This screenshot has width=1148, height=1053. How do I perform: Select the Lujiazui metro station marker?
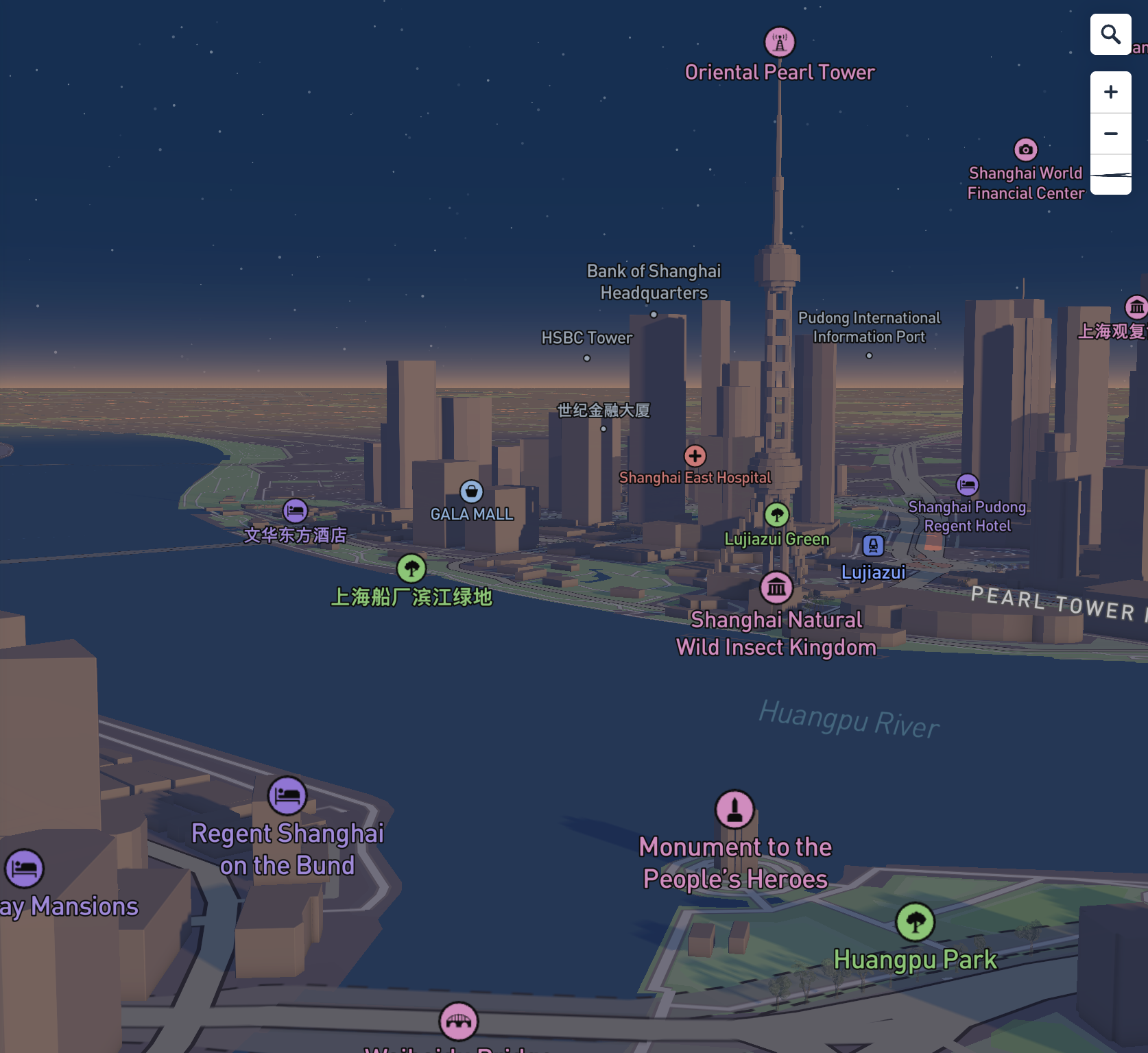click(873, 546)
